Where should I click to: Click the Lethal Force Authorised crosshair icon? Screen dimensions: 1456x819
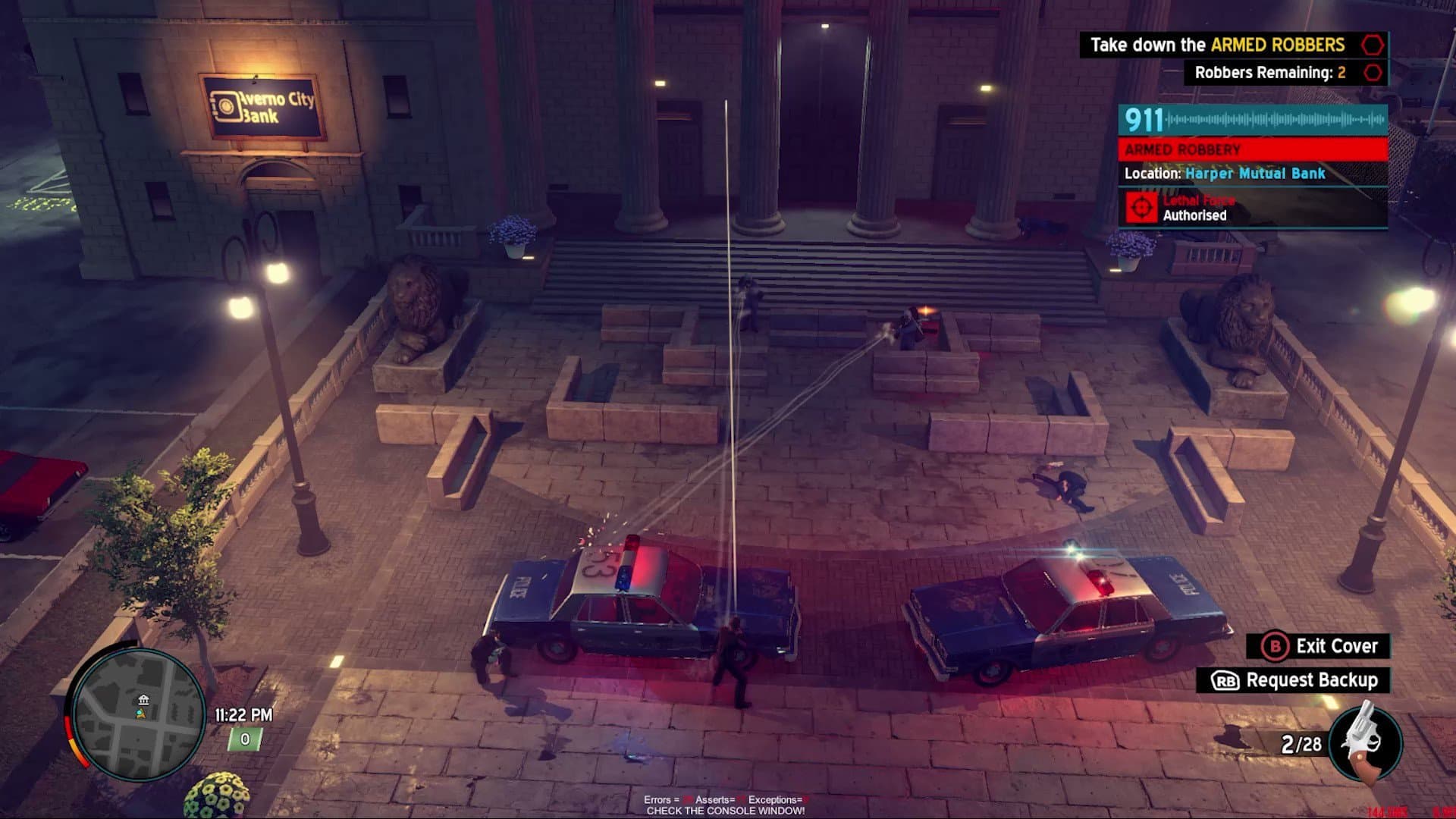1141,207
